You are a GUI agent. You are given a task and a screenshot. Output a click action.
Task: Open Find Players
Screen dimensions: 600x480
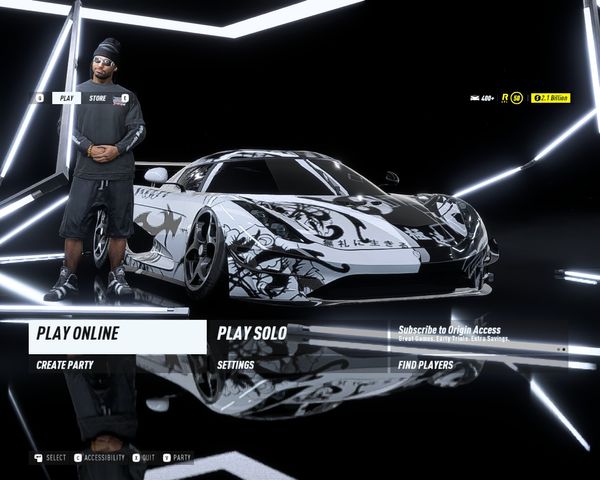(x=425, y=366)
